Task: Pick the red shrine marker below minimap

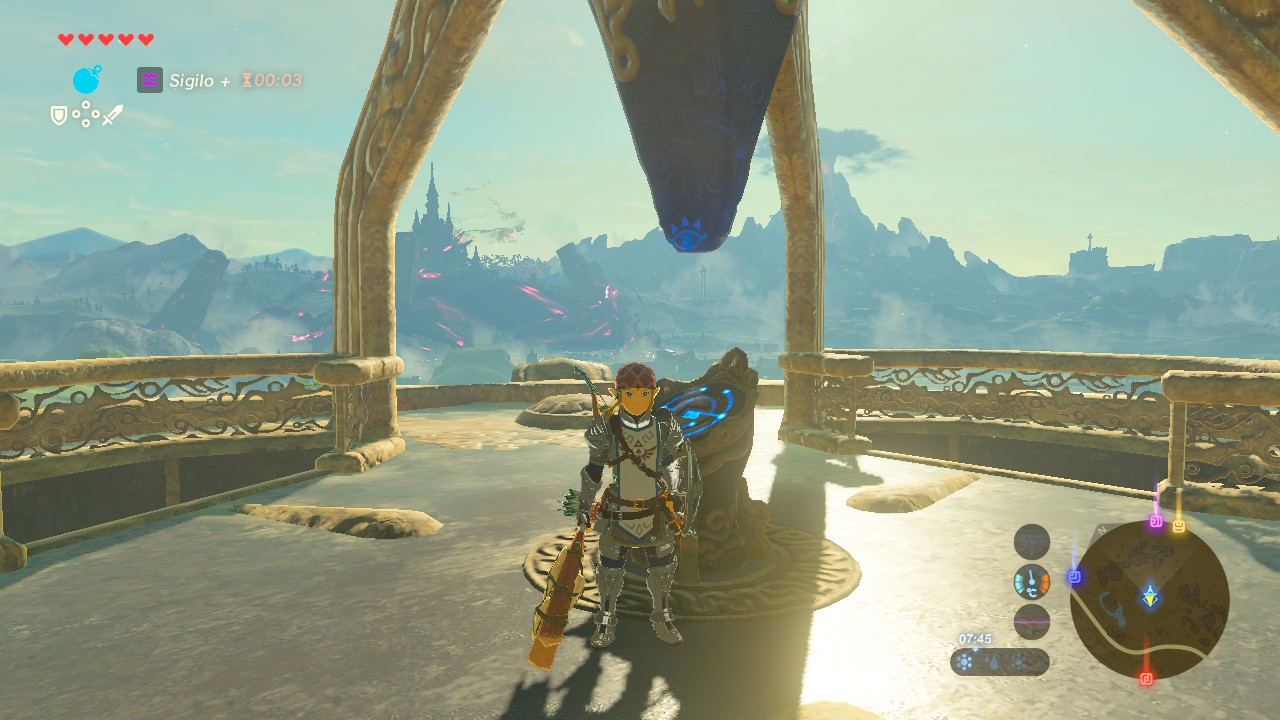Action: 1146,678
